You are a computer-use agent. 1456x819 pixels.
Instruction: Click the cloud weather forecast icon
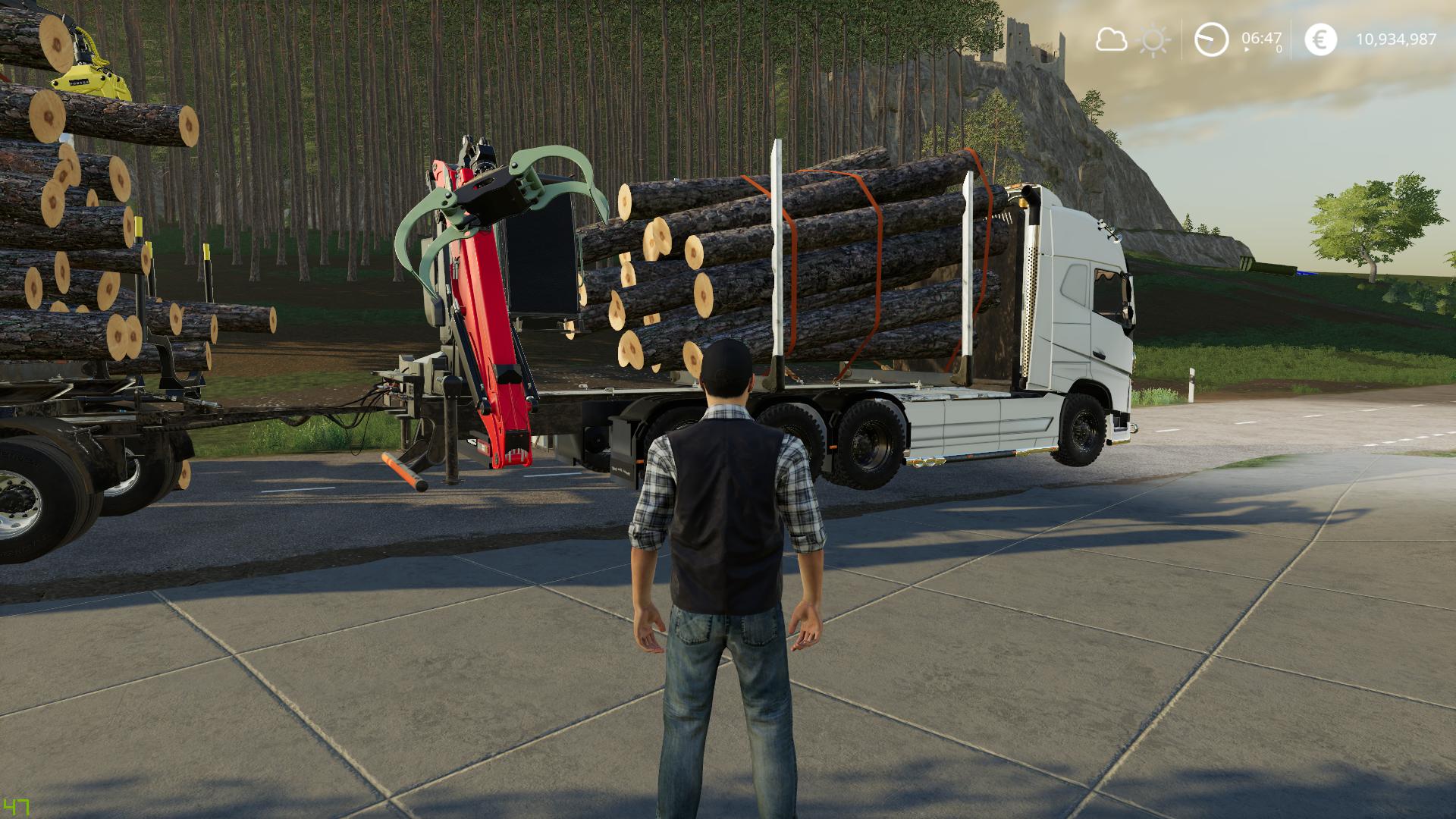[1111, 39]
